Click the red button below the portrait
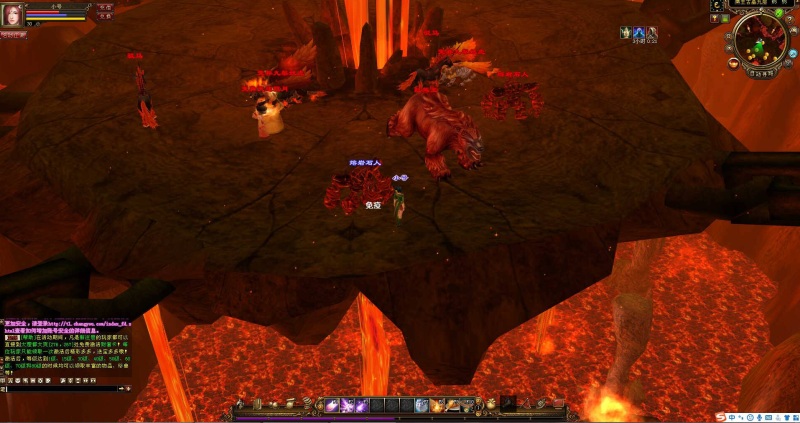The image size is (800, 423). coord(14,34)
